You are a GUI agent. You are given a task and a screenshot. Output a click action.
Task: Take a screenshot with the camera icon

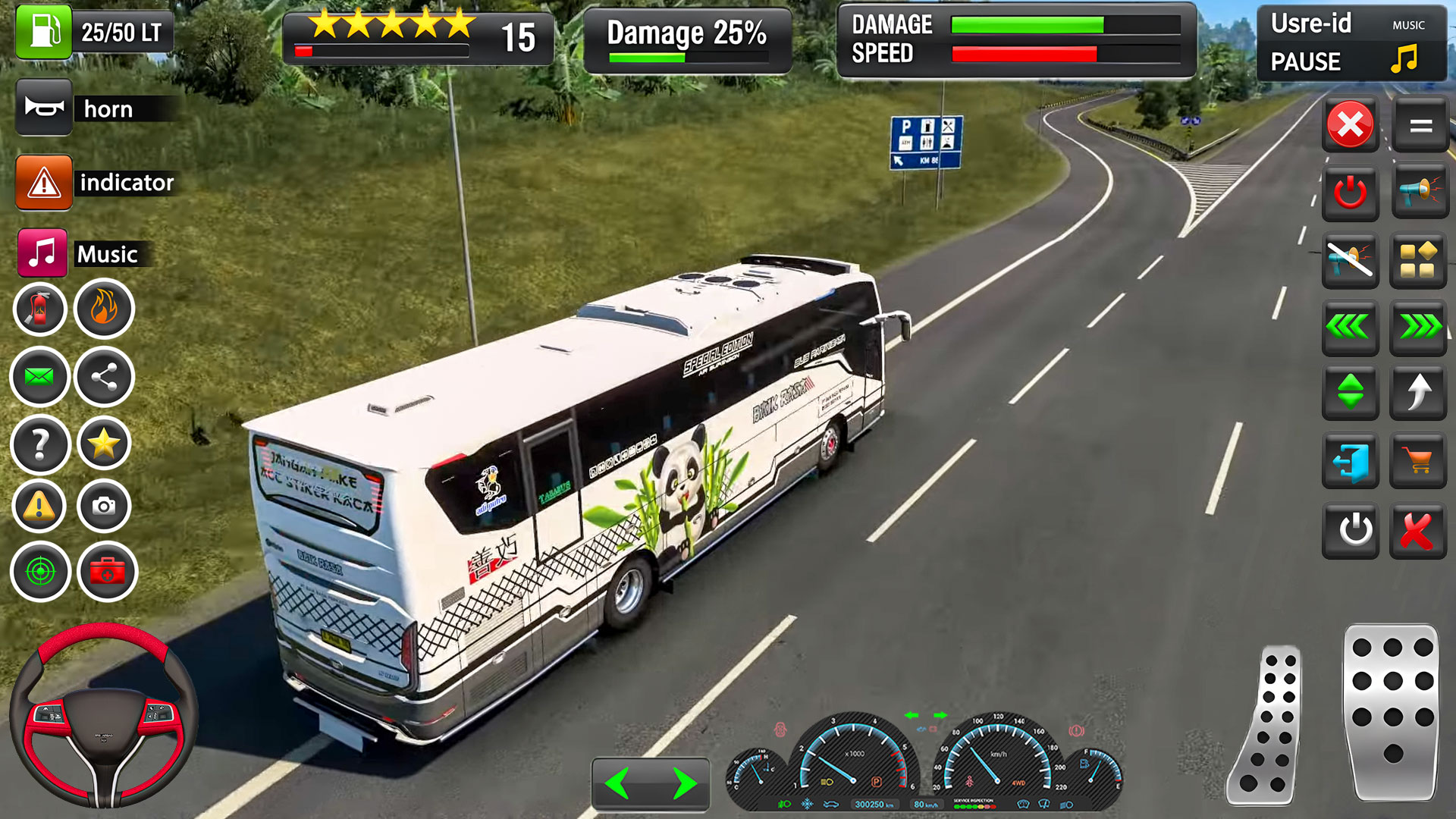click(x=105, y=506)
